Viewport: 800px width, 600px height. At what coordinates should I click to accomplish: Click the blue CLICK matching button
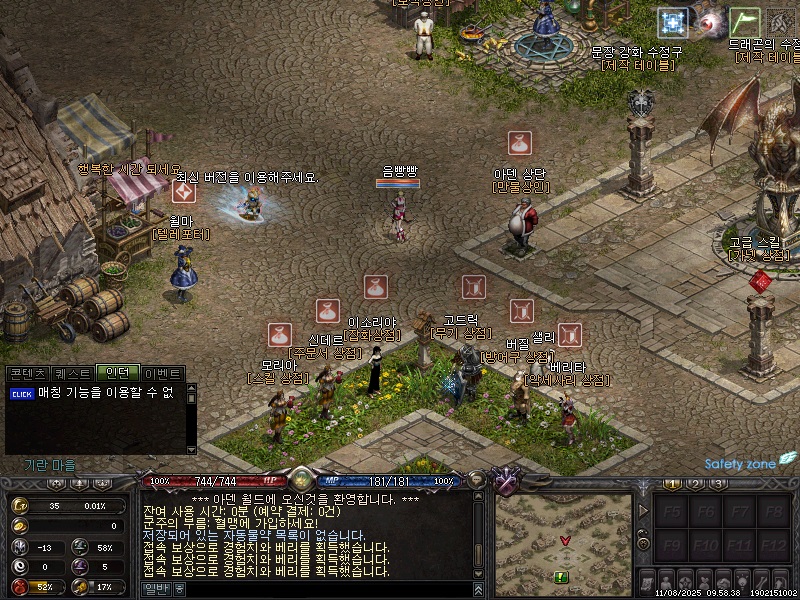(x=22, y=394)
